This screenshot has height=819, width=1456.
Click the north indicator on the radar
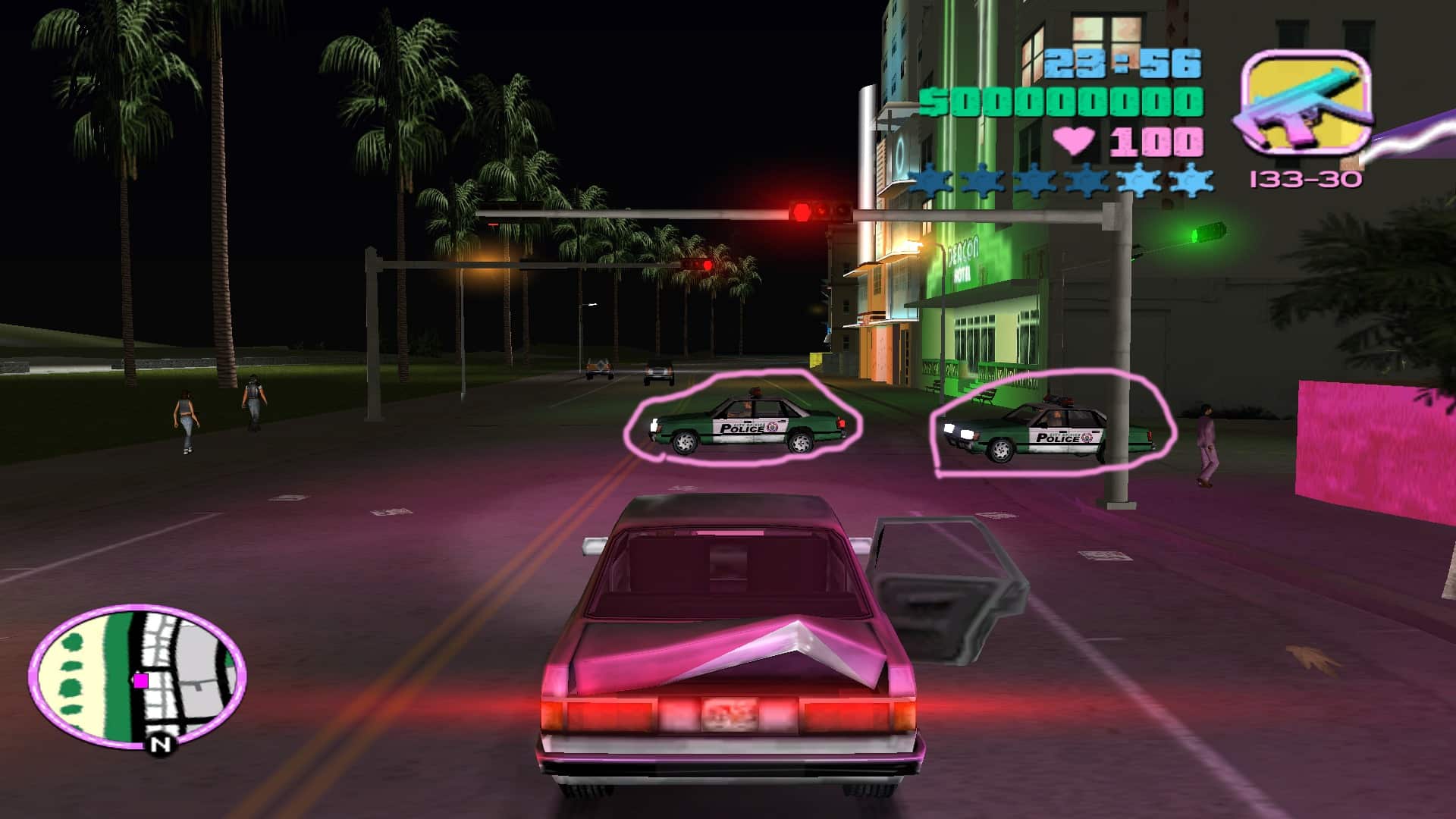(x=160, y=745)
